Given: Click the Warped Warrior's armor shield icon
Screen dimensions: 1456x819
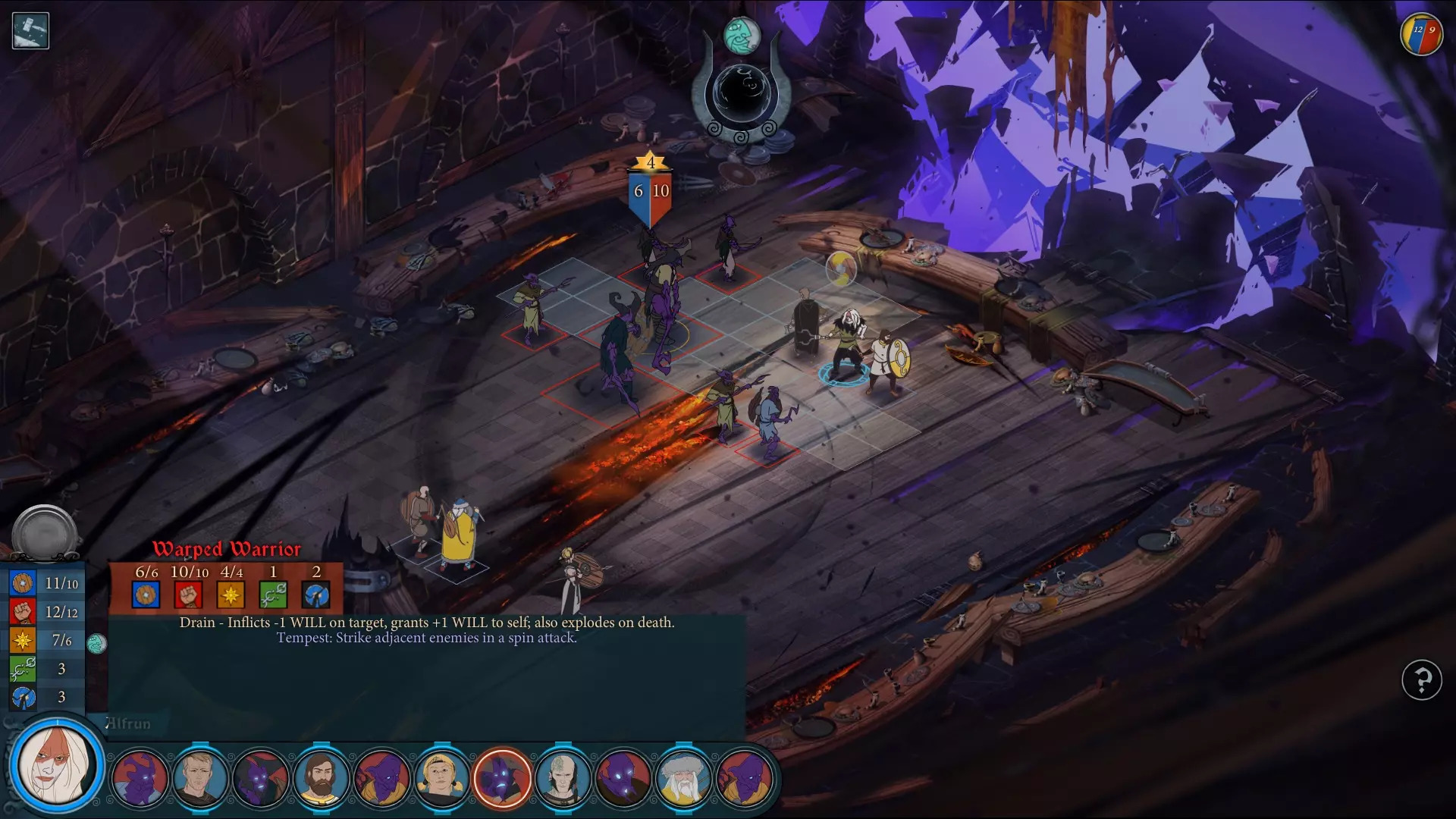Looking at the screenshot, I should pyautogui.click(x=146, y=595).
